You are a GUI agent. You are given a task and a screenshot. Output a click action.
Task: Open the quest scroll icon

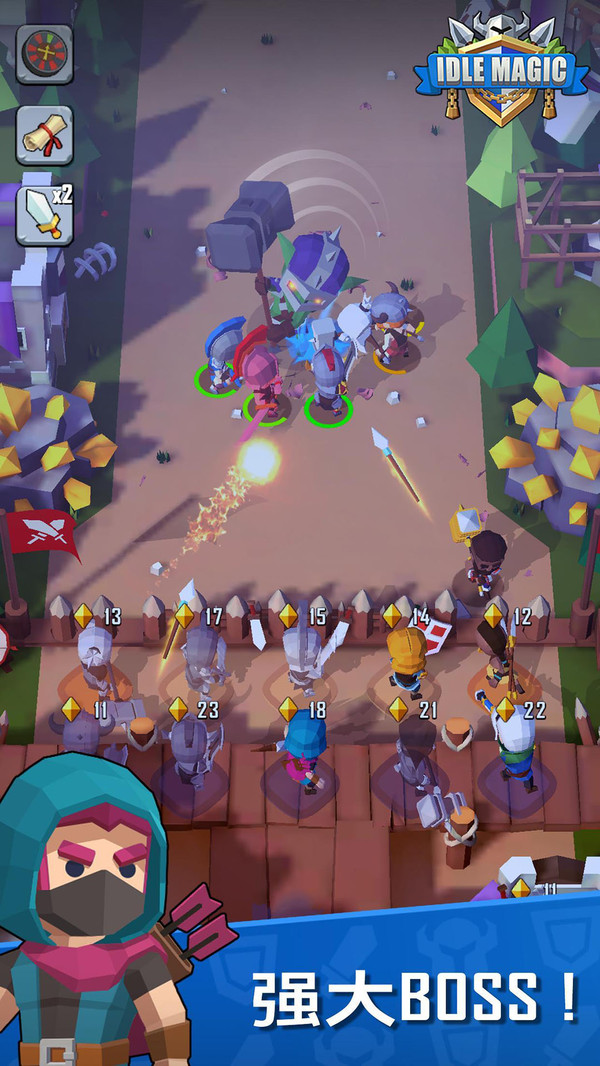[x=44, y=134]
